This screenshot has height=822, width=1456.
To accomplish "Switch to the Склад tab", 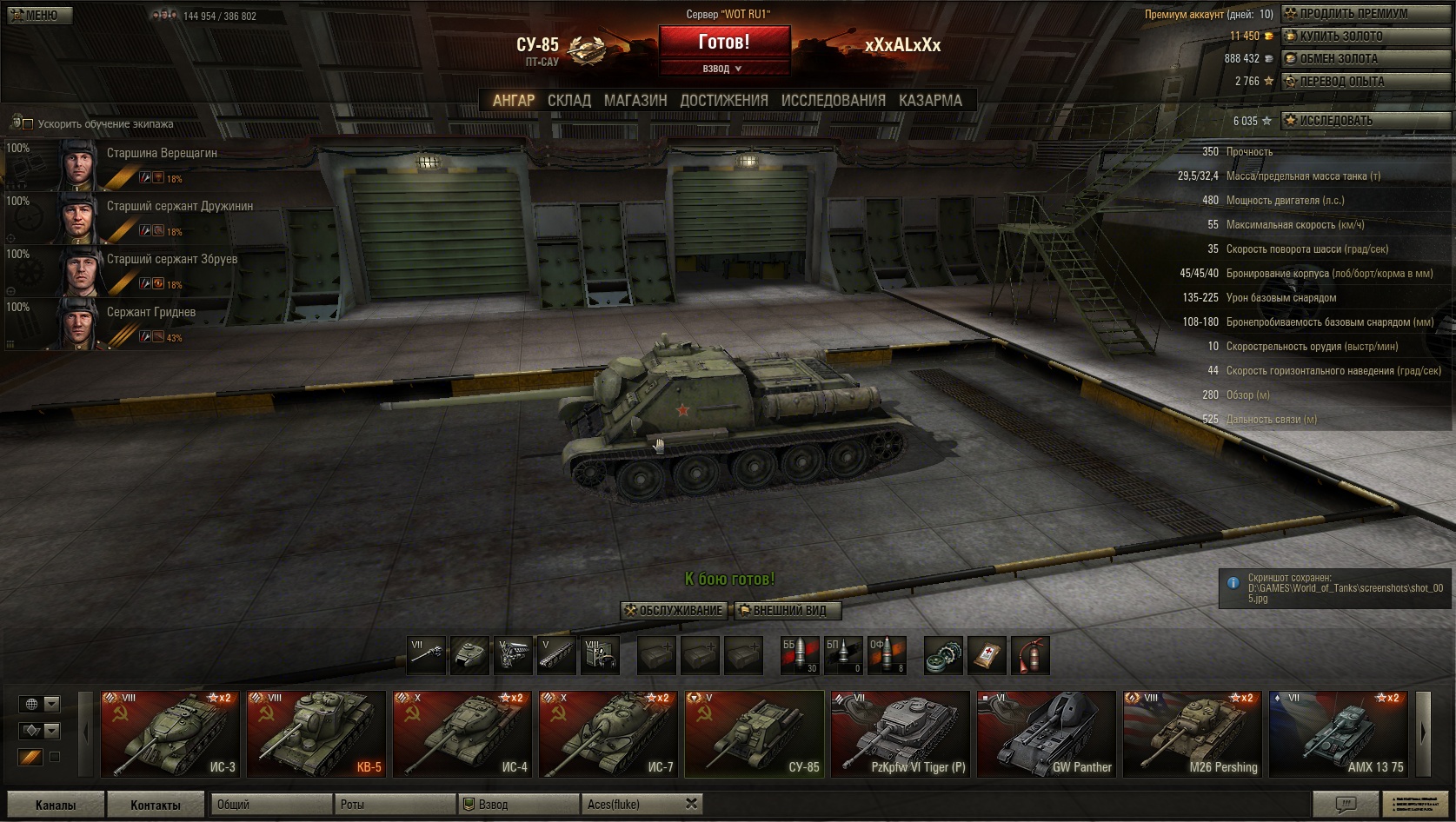I will (x=568, y=100).
